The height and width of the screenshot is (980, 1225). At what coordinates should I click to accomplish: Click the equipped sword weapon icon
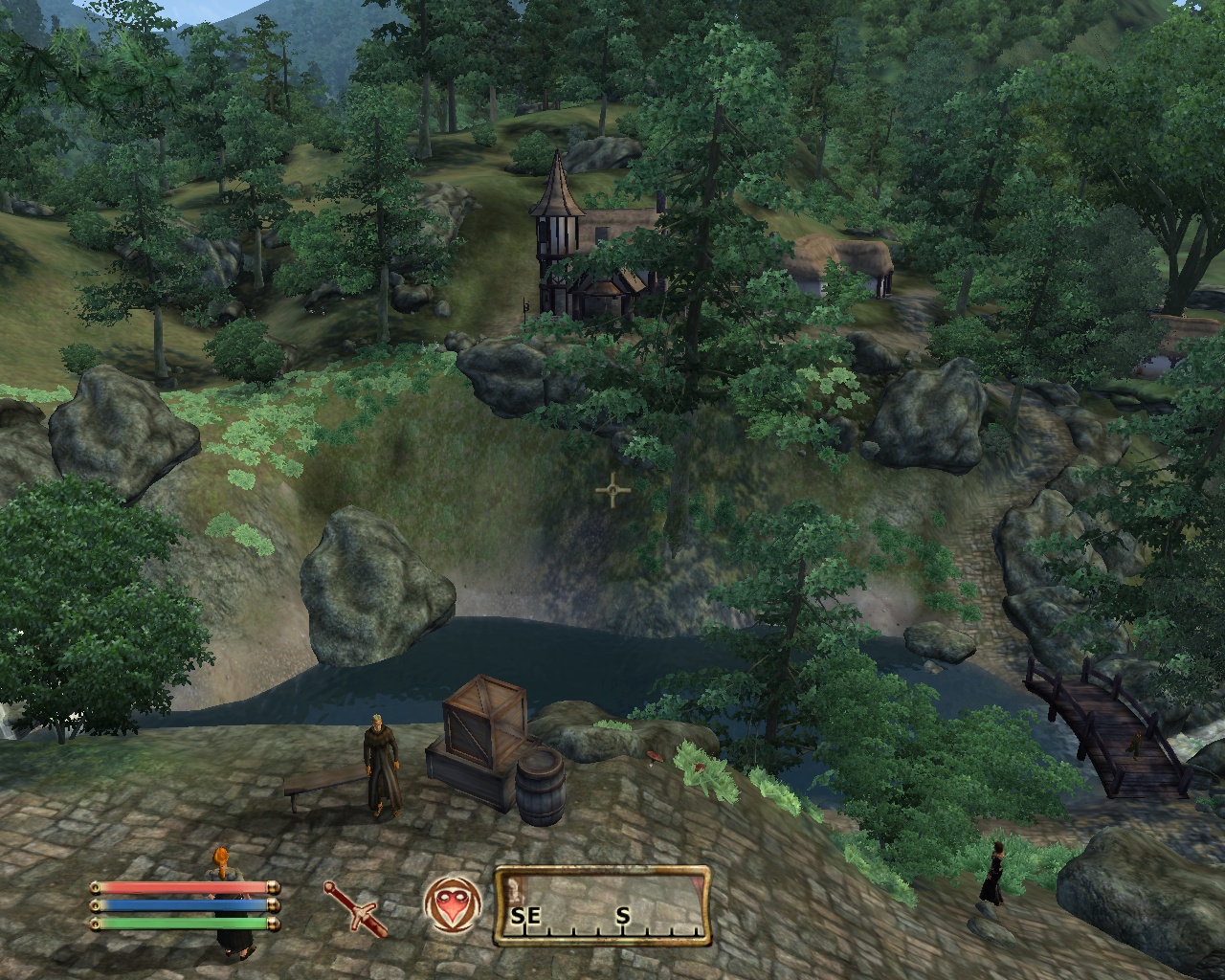point(356,908)
